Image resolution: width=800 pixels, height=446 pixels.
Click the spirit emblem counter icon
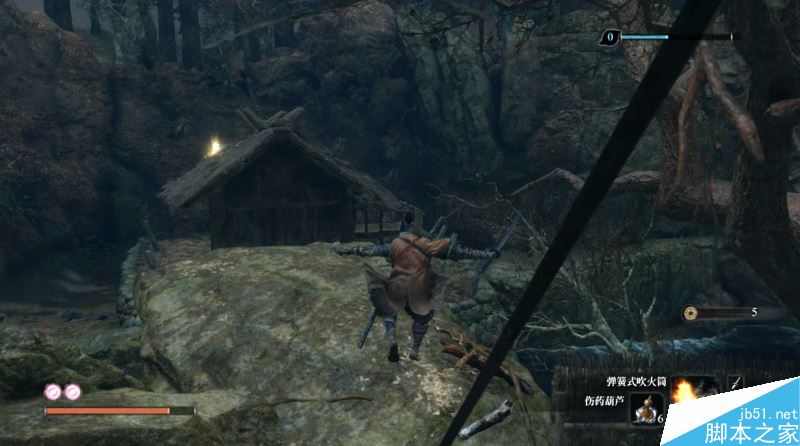pos(608,38)
